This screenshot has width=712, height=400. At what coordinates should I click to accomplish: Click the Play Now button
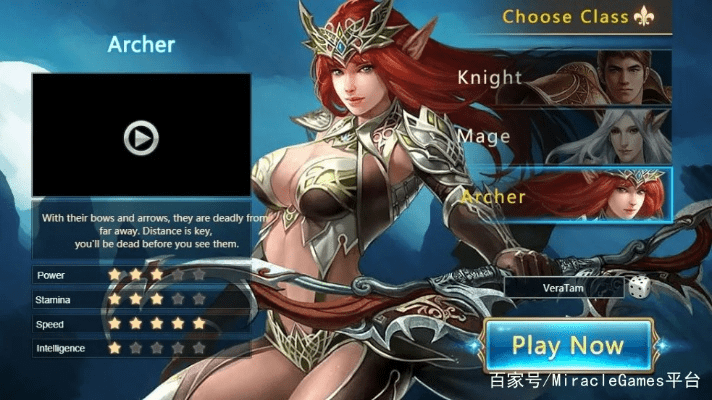click(568, 347)
